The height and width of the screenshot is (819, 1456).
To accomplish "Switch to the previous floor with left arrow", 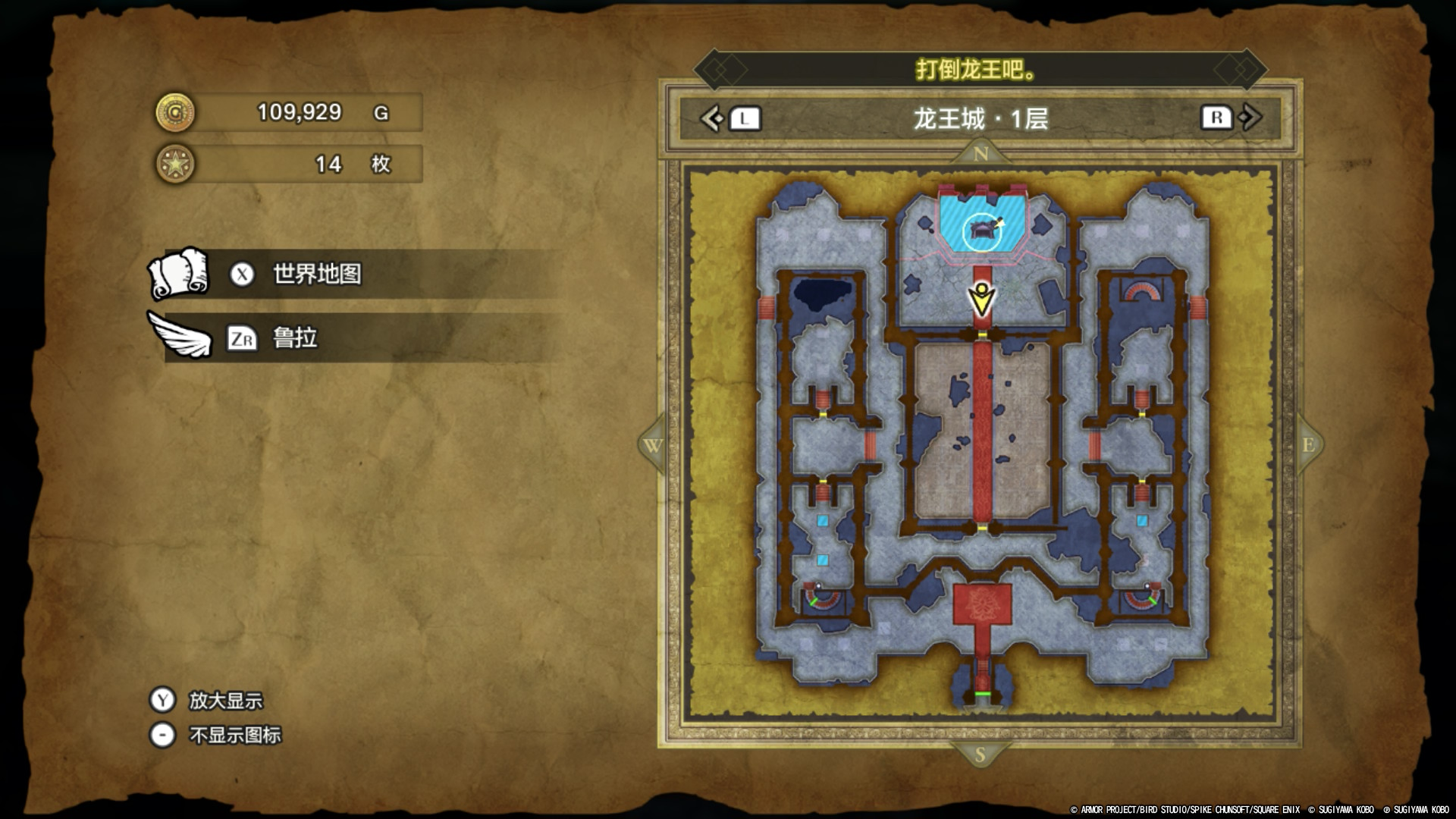I will [712, 118].
